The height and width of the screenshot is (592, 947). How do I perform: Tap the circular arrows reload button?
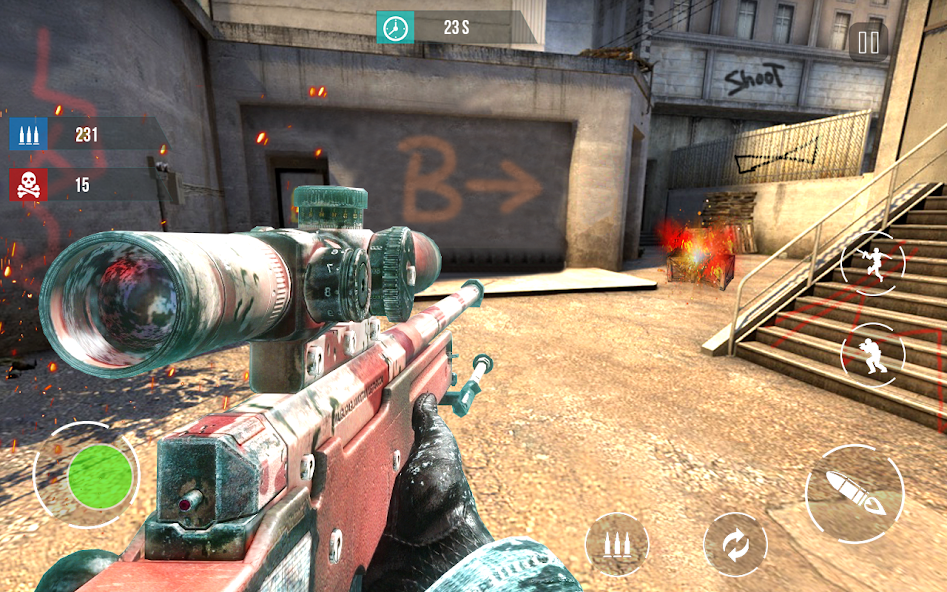coord(735,546)
